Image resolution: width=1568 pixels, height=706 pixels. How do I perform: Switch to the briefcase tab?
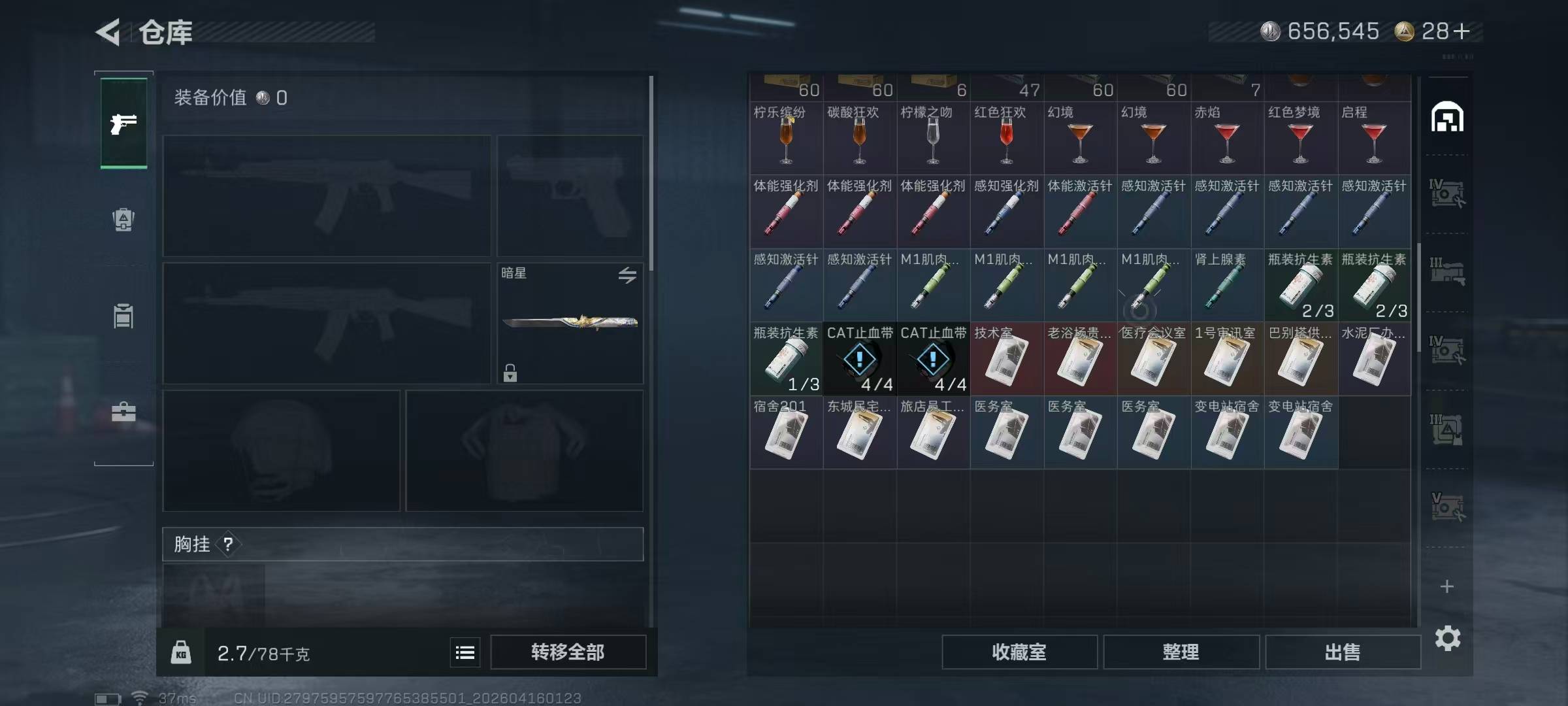click(123, 412)
